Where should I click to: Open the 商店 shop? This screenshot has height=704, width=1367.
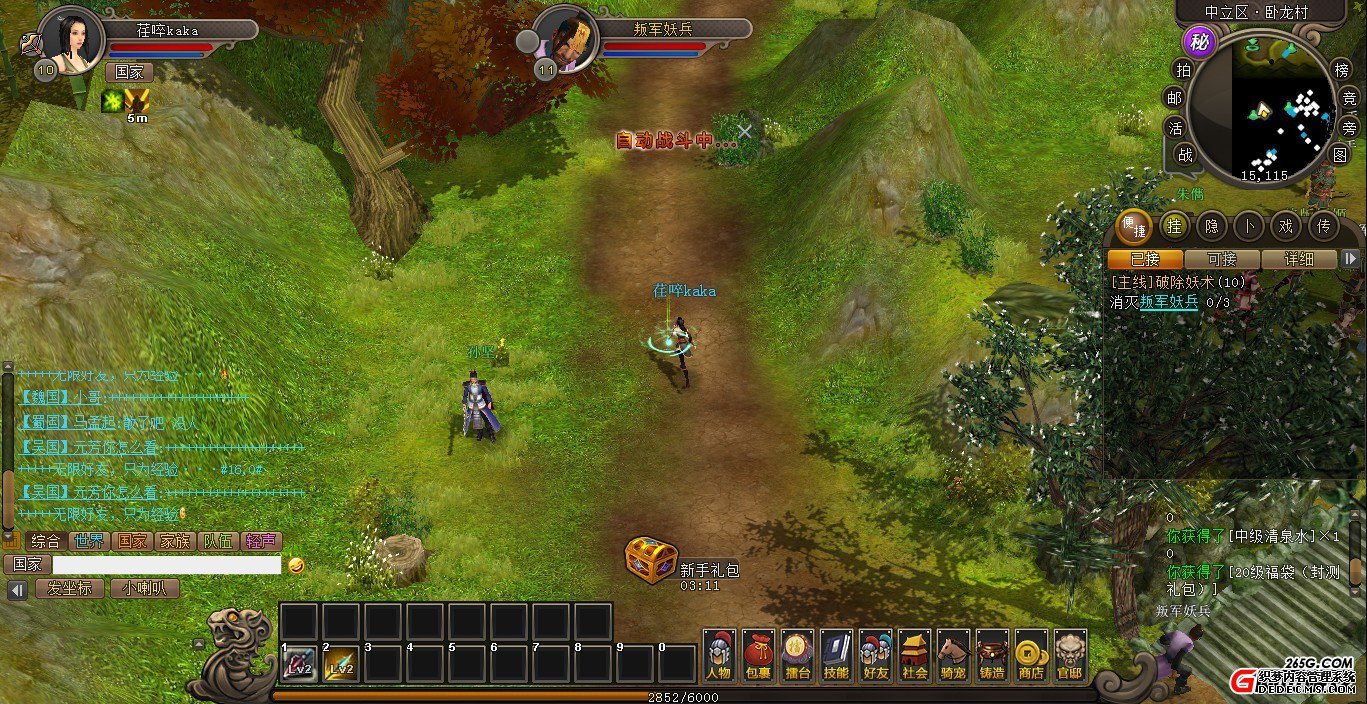1031,656
